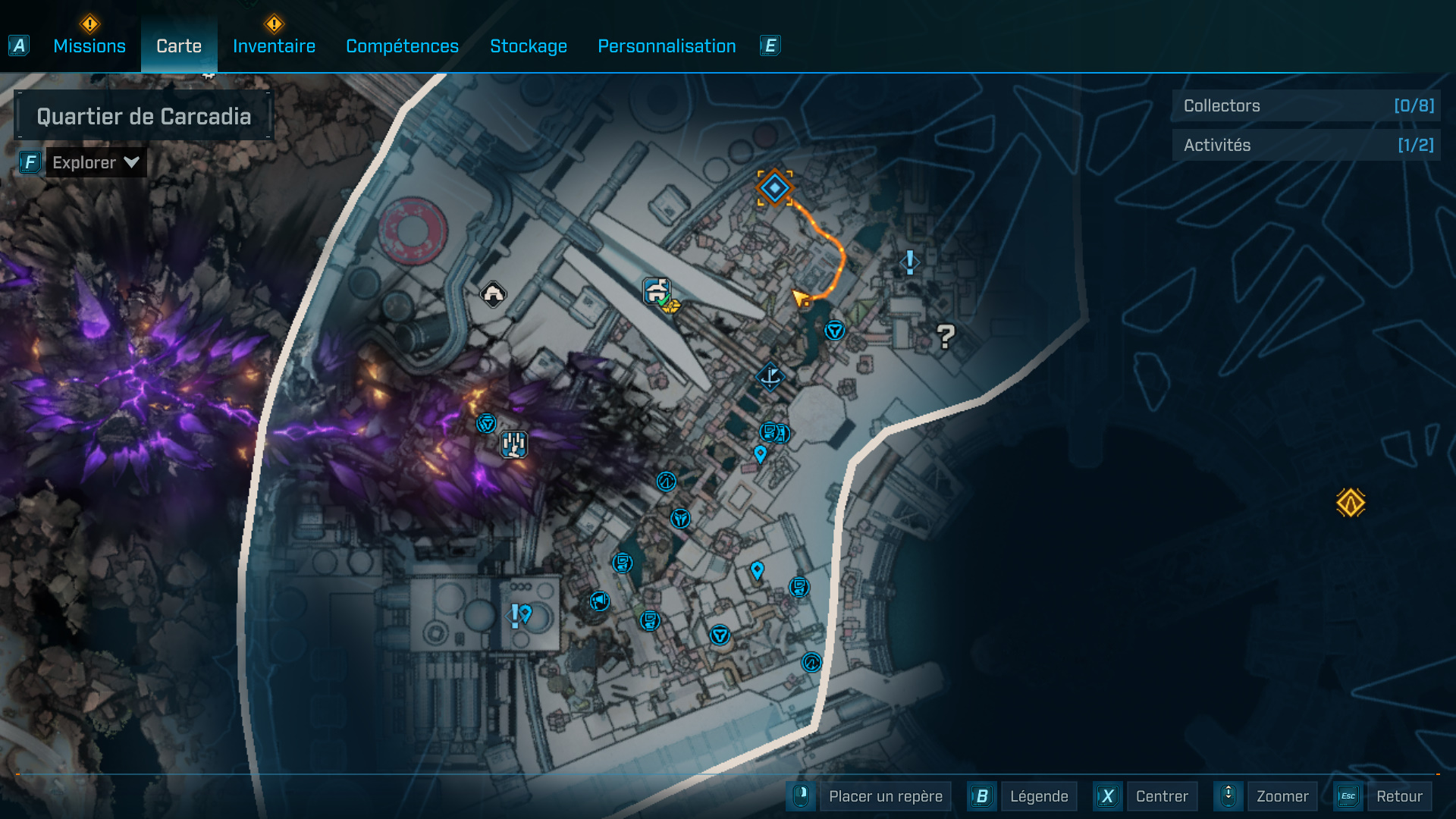Click the orange collectible marker on far right
The width and height of the screenshot is (1456, 819).
click(1351, 501)
